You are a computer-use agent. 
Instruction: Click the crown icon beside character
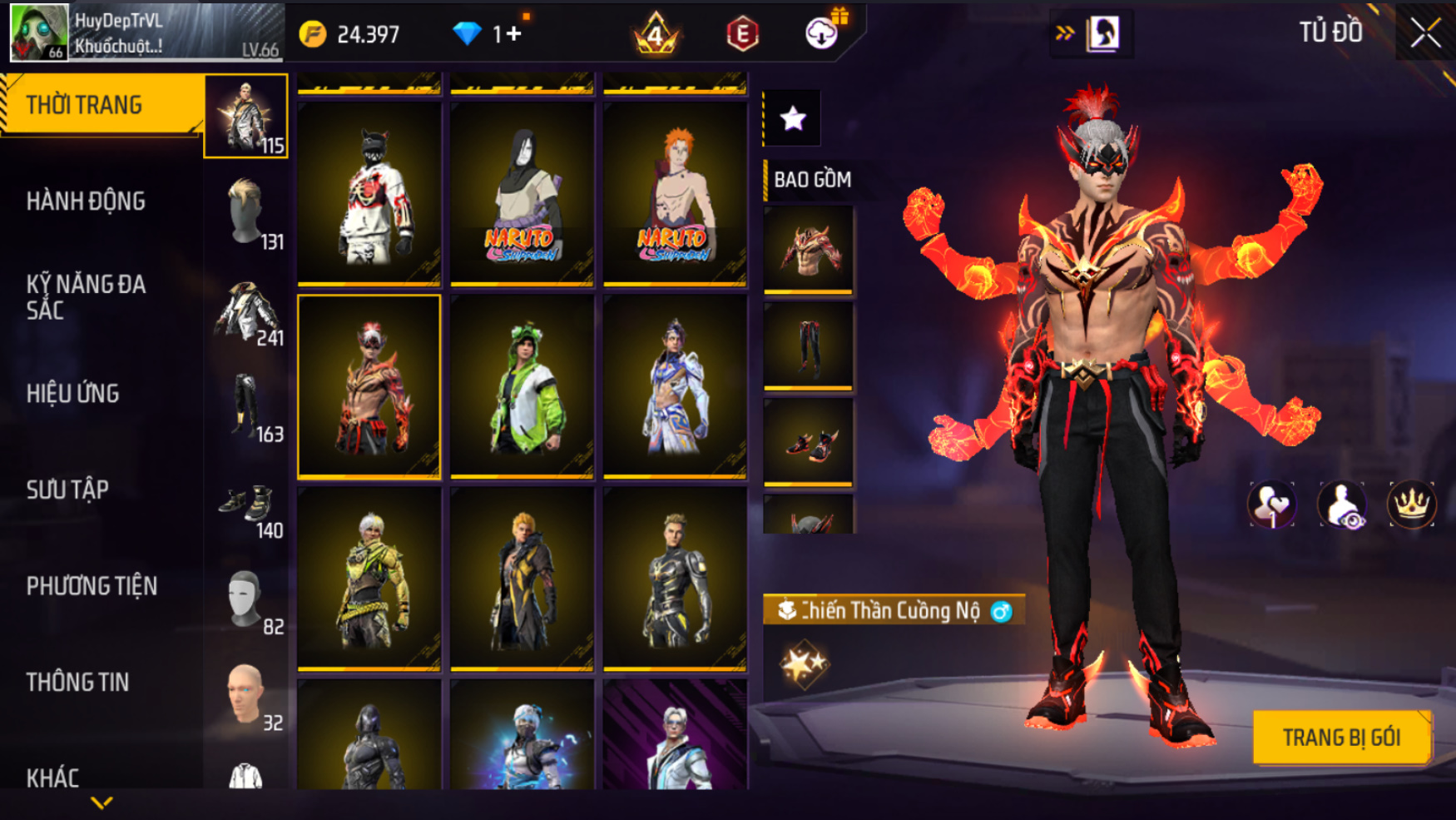pos(1411,504)
